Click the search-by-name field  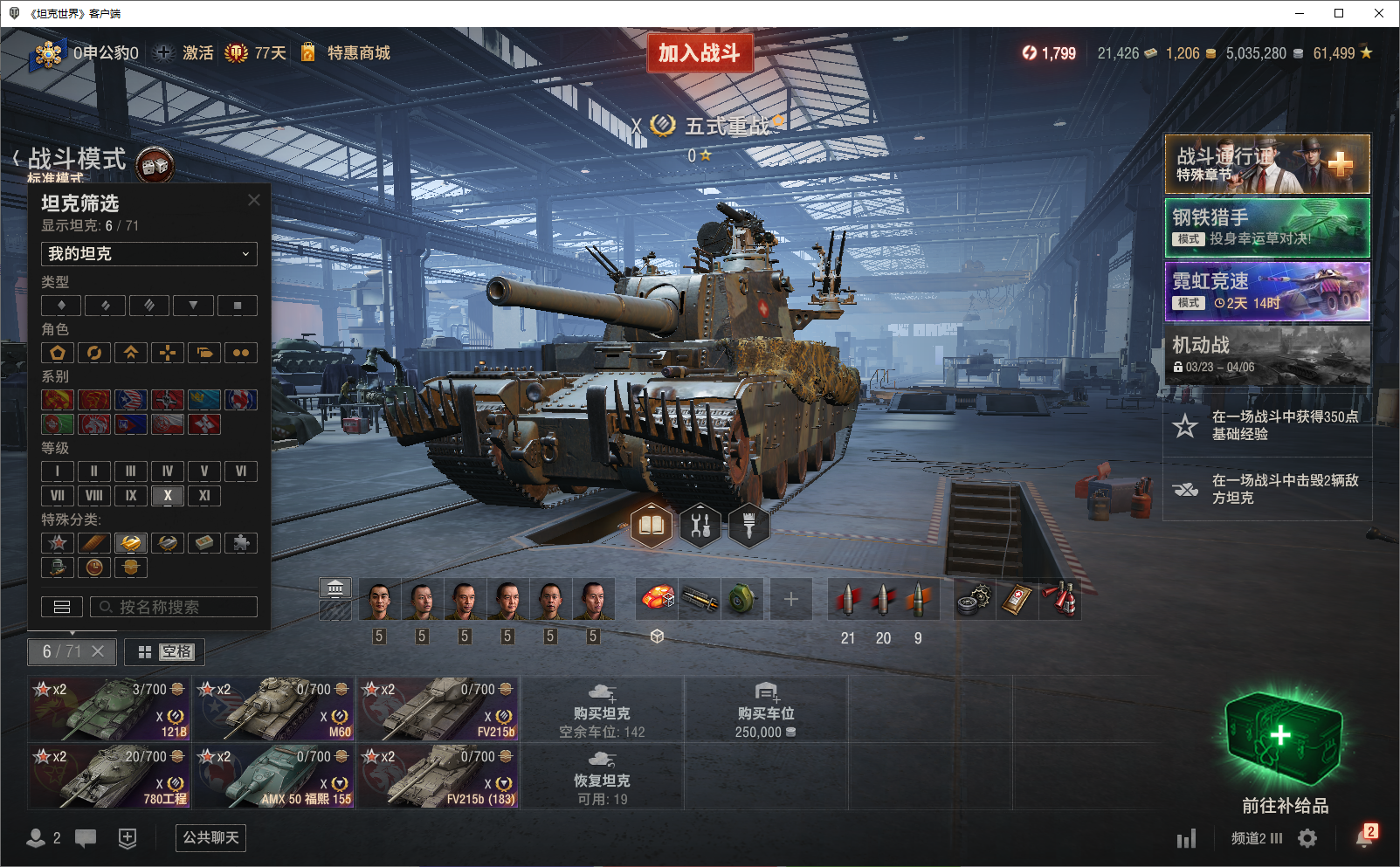[x=175, y=607]
